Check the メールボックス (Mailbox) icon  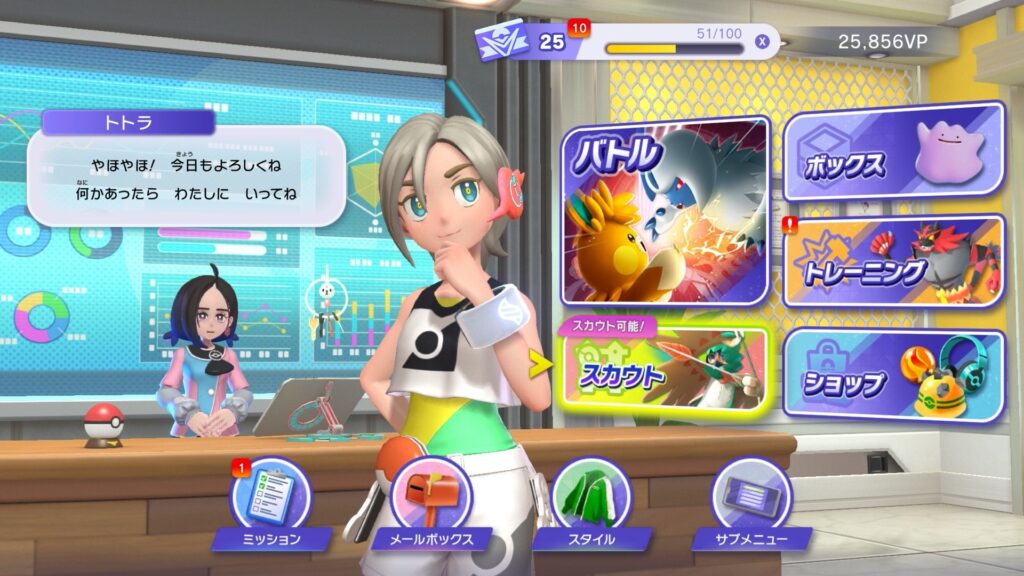(x=430, y=497)
